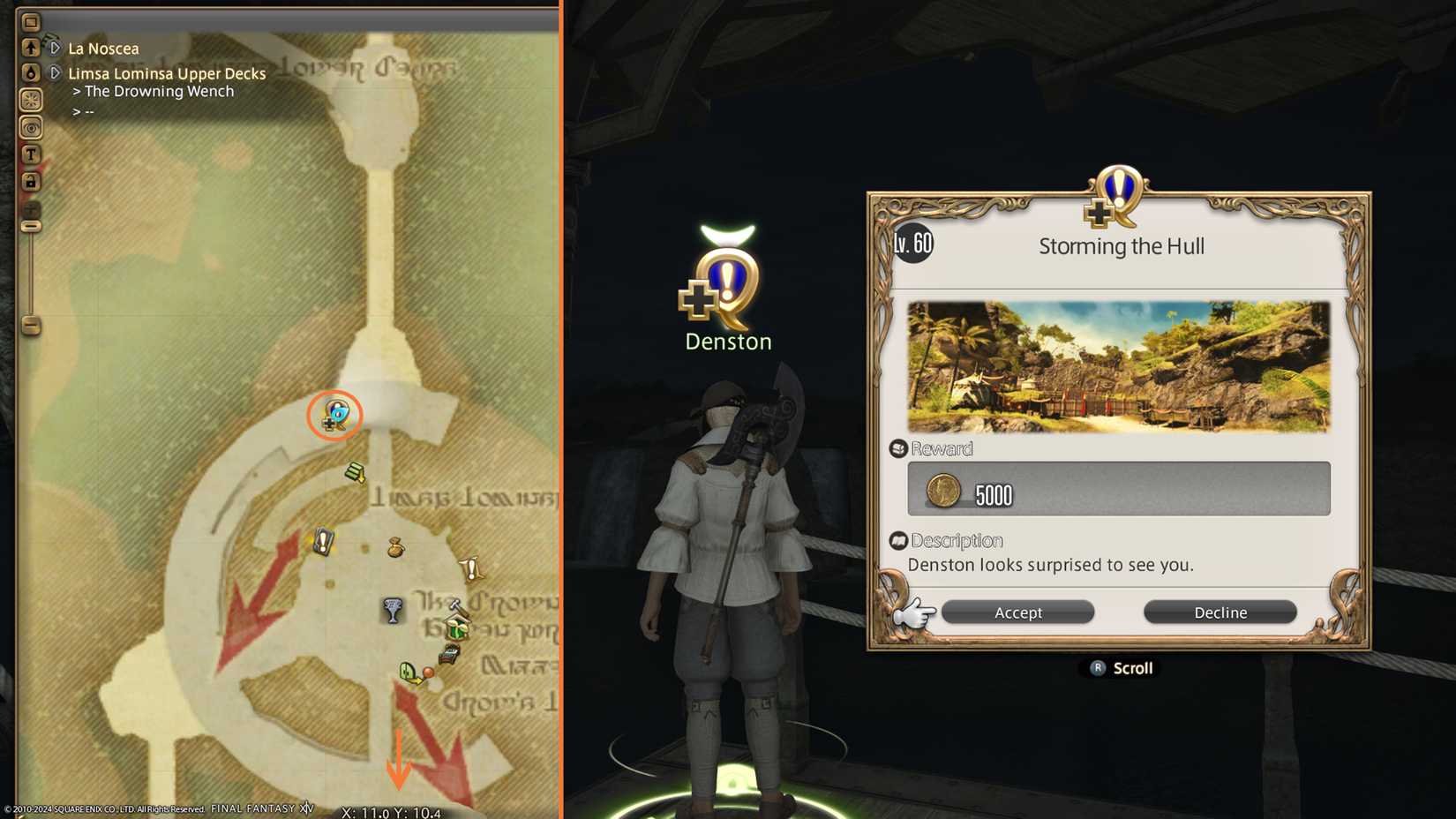Click the up arrow icon in the map toolbar

tap(31, 47)
